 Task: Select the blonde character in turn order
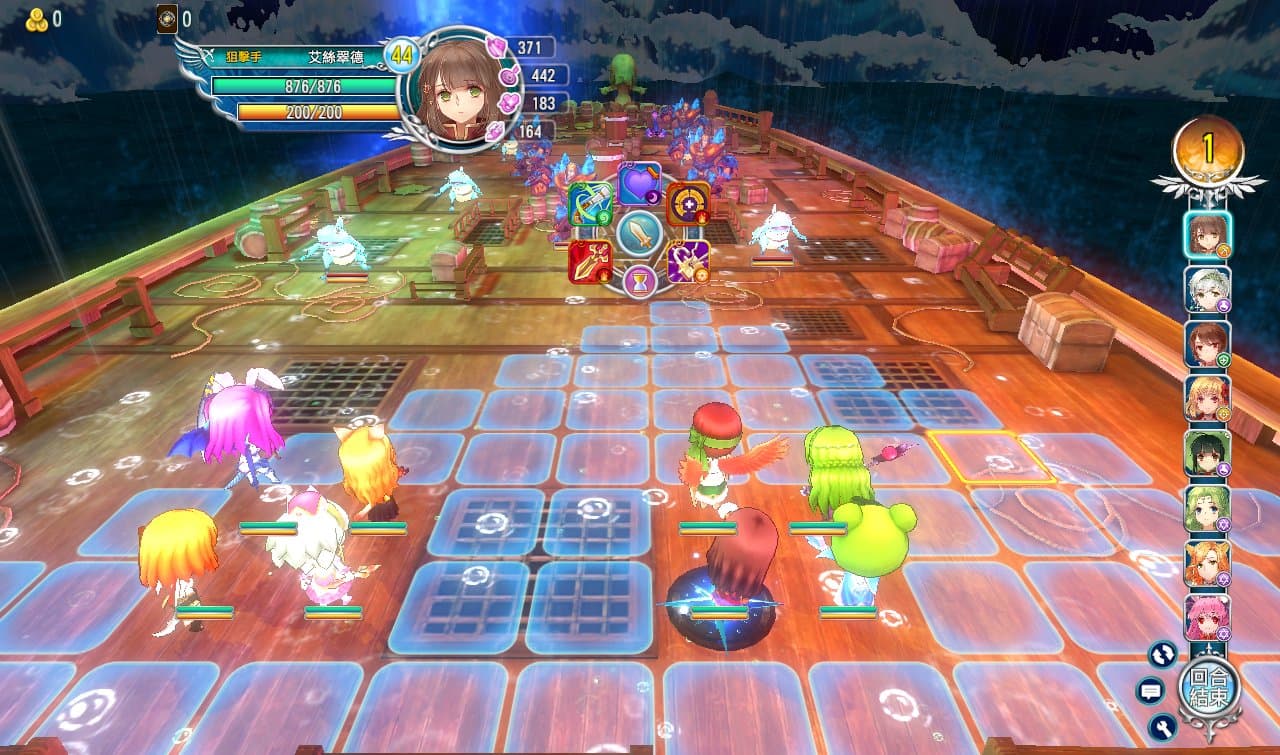point(1207,398)
